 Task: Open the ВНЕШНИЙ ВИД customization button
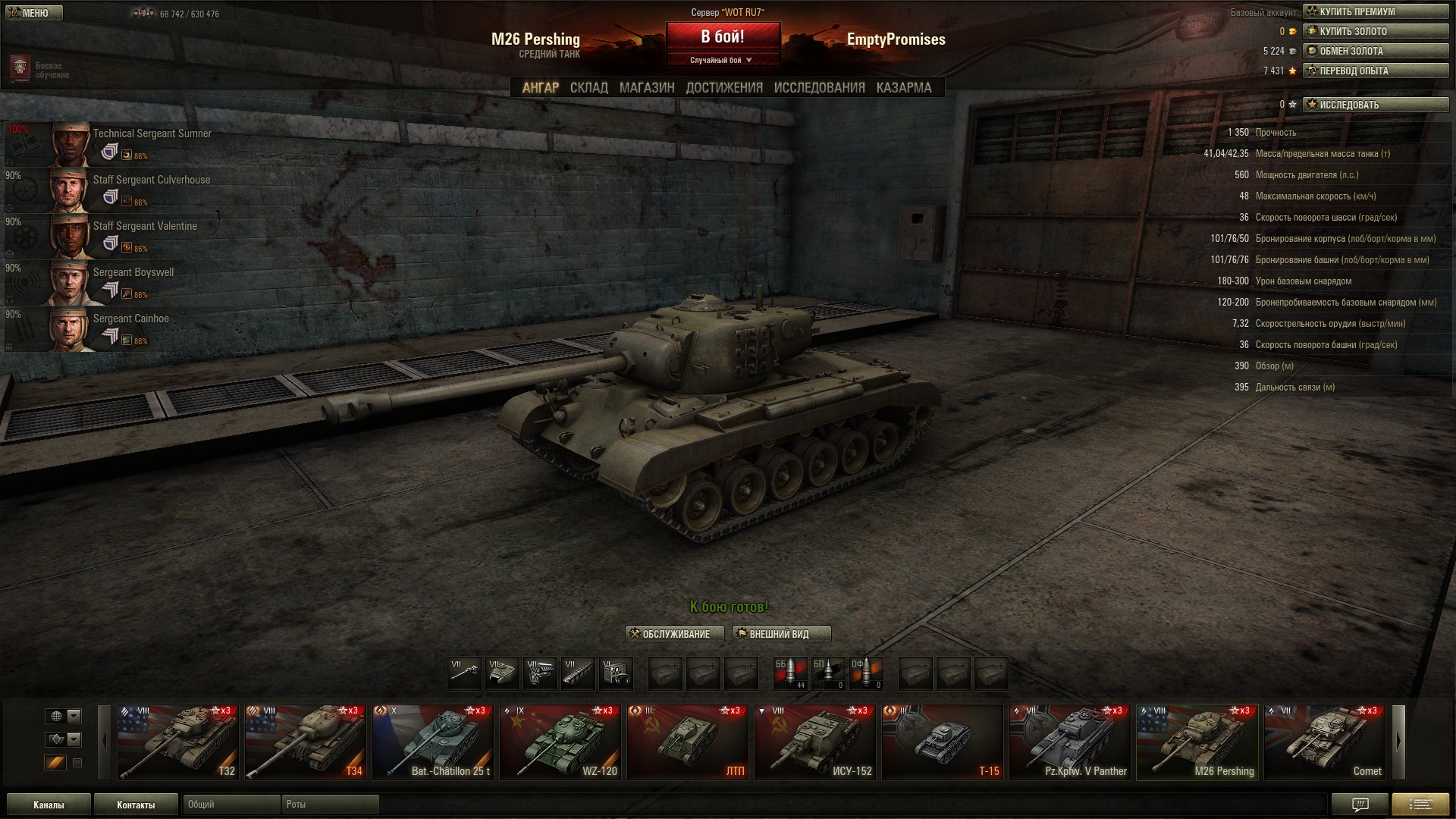coord(781,634)
